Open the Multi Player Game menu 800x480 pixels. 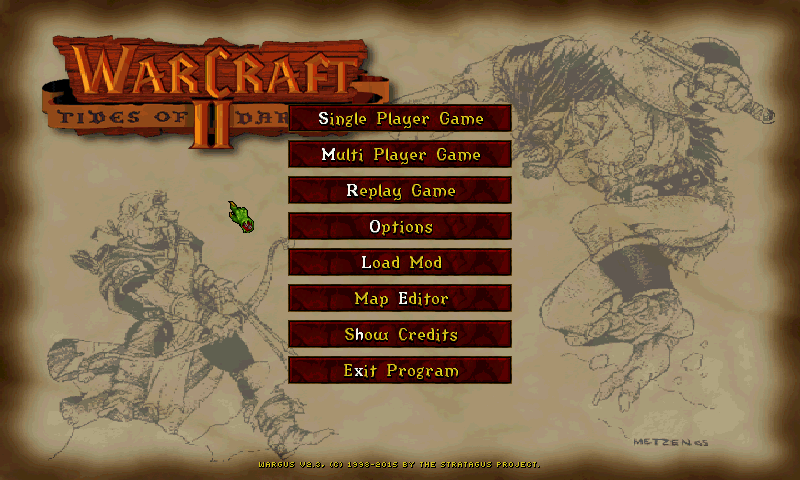click(400, 155)
